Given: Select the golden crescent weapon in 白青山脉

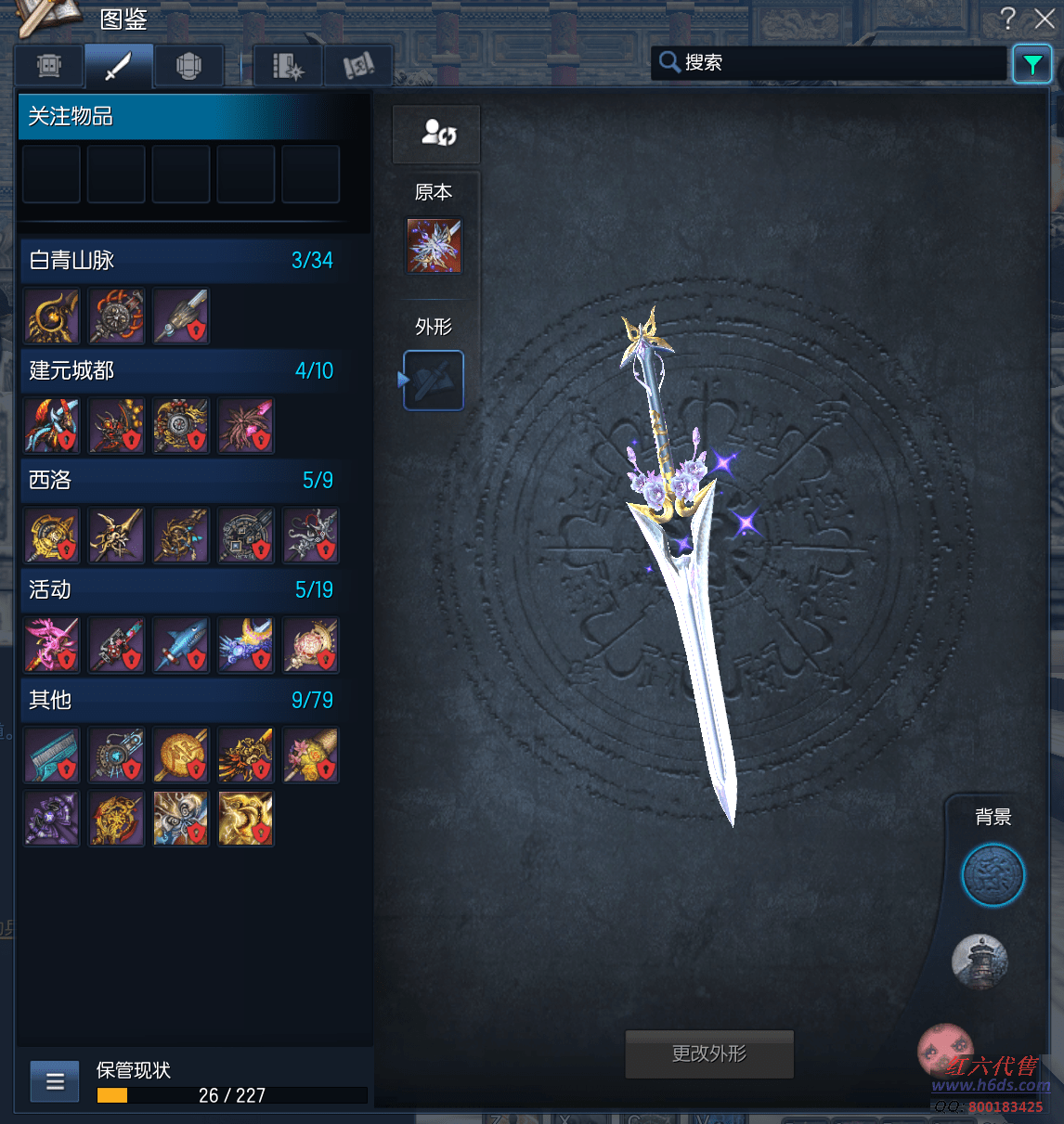Looking at the screenshot, I should tap(52, 317).
